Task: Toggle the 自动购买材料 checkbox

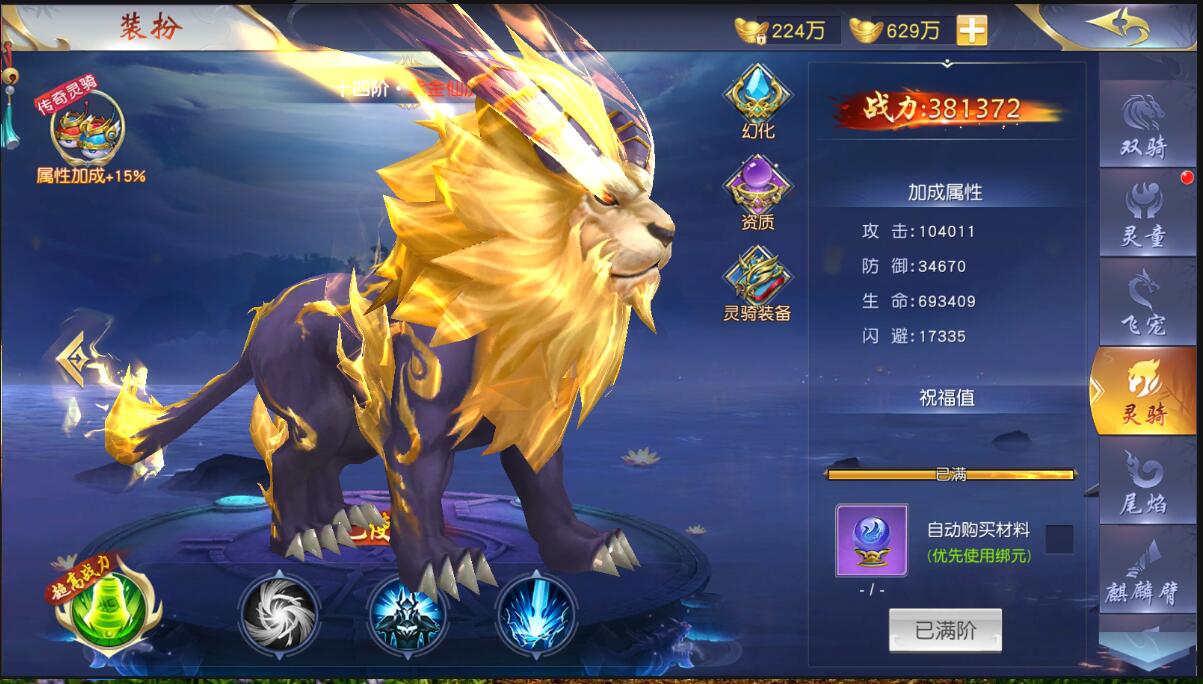Action: [x=1059, y=540]
